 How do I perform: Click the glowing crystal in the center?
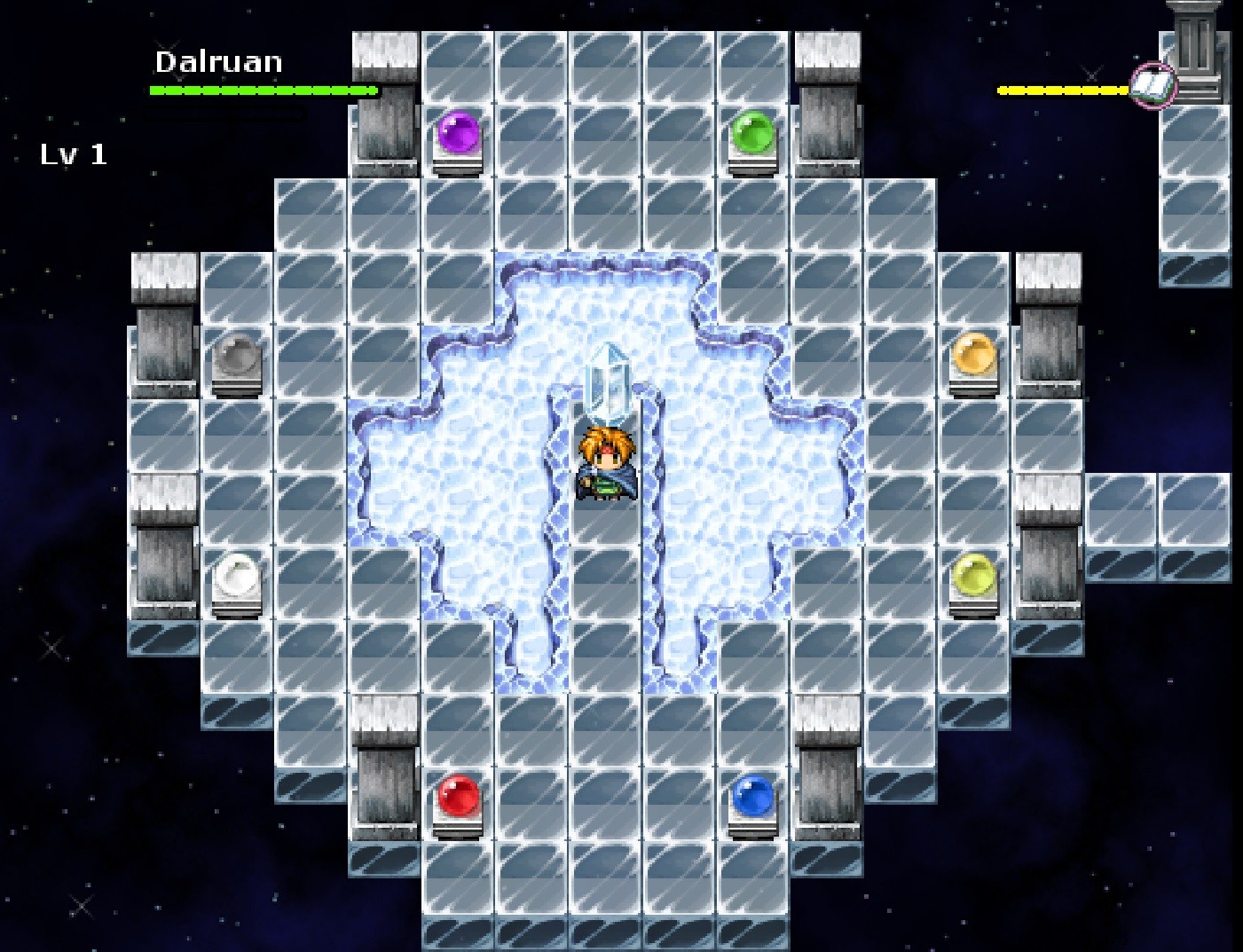point(608,382)
